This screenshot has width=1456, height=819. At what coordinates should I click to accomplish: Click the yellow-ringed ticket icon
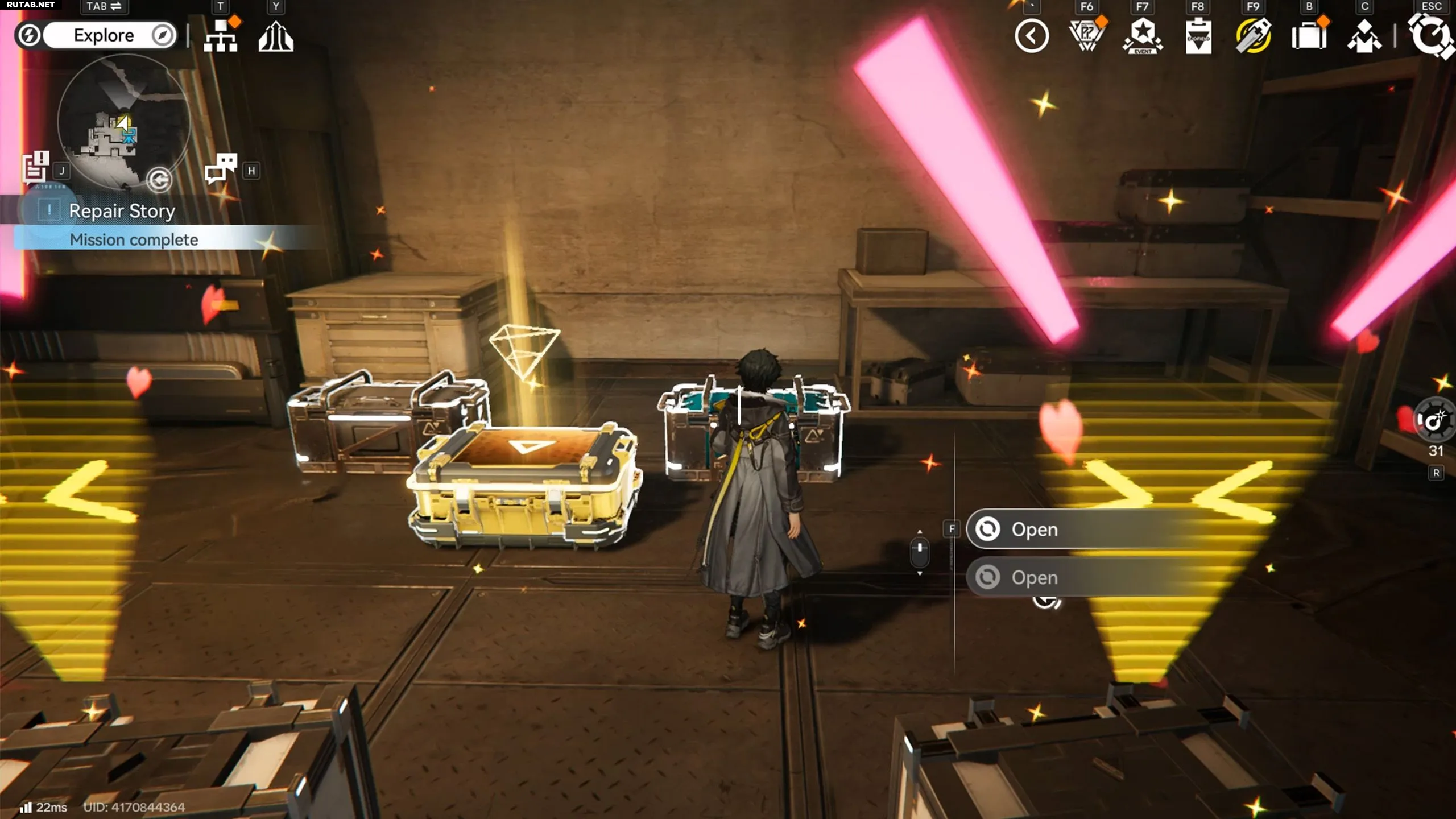(x=1253, y=36)
